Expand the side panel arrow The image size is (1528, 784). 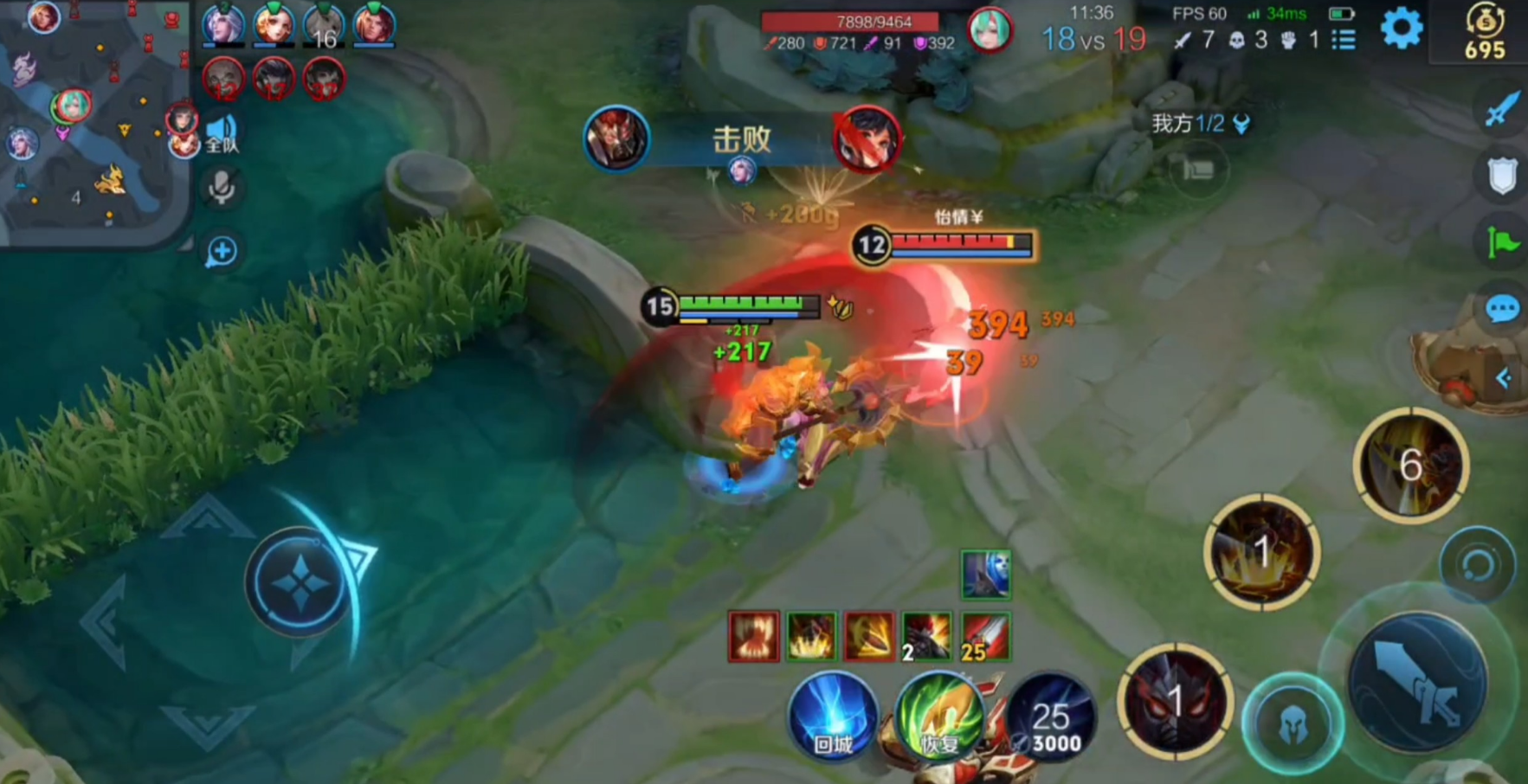tap(1504, 378)
